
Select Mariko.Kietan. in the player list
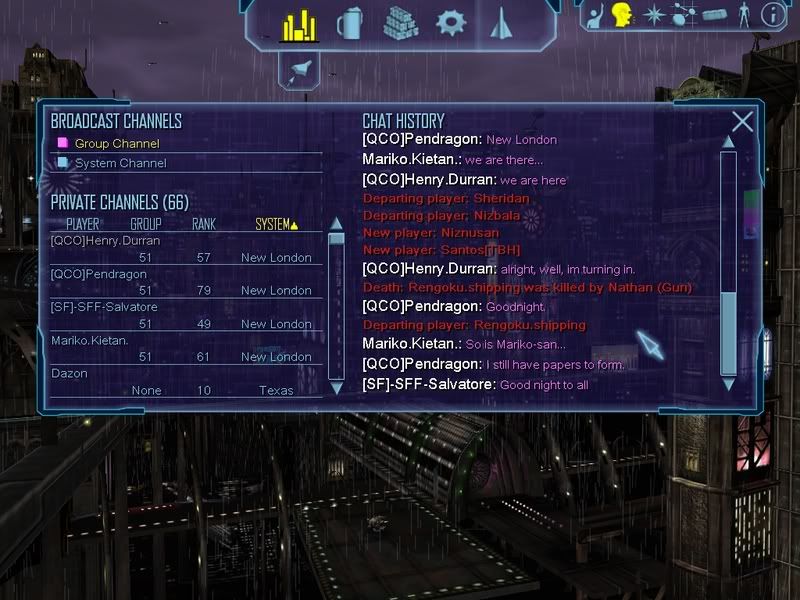(x=90, y=340)
